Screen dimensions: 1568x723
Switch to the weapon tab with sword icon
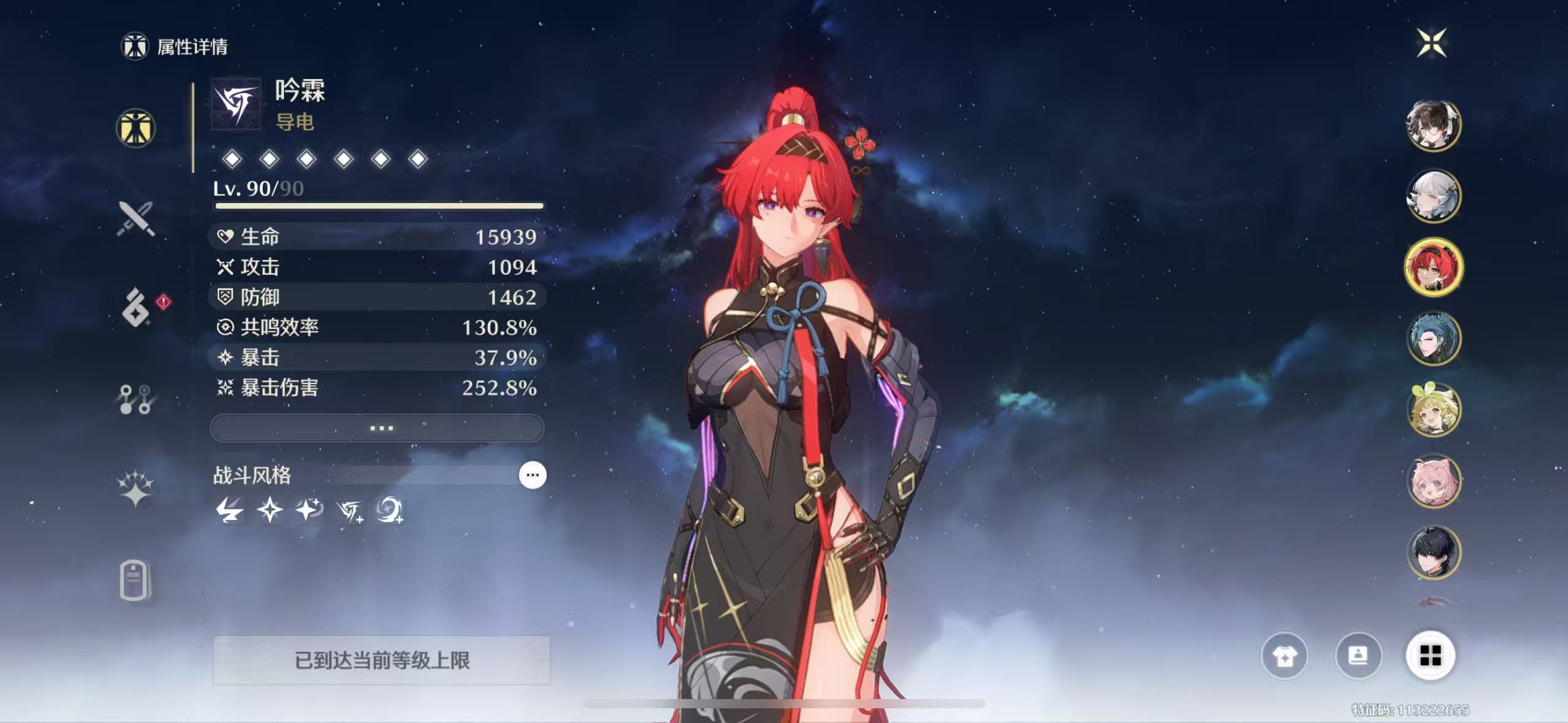coord(136,218)
